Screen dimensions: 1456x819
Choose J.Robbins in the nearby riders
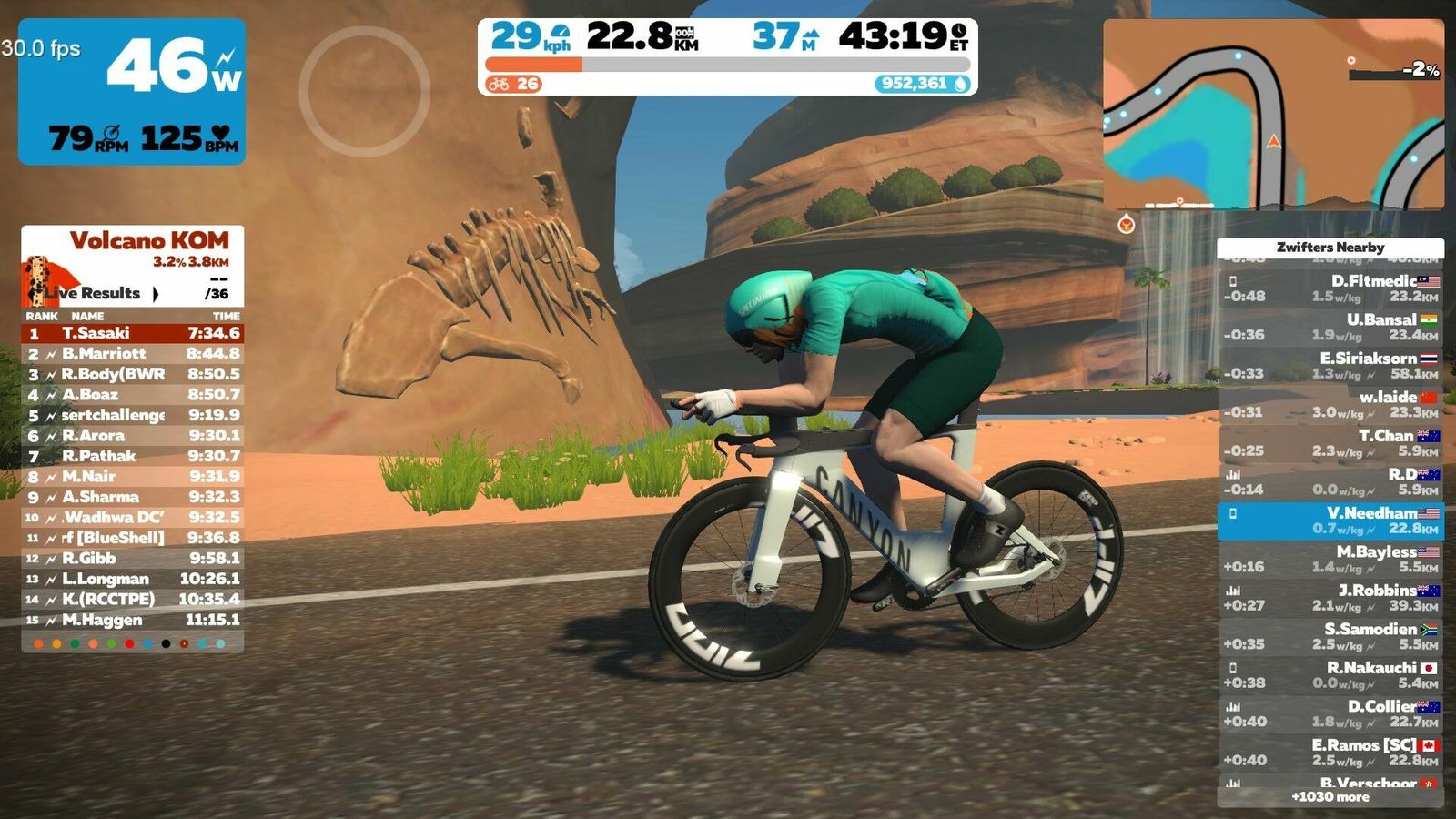tap(1330, 598)
